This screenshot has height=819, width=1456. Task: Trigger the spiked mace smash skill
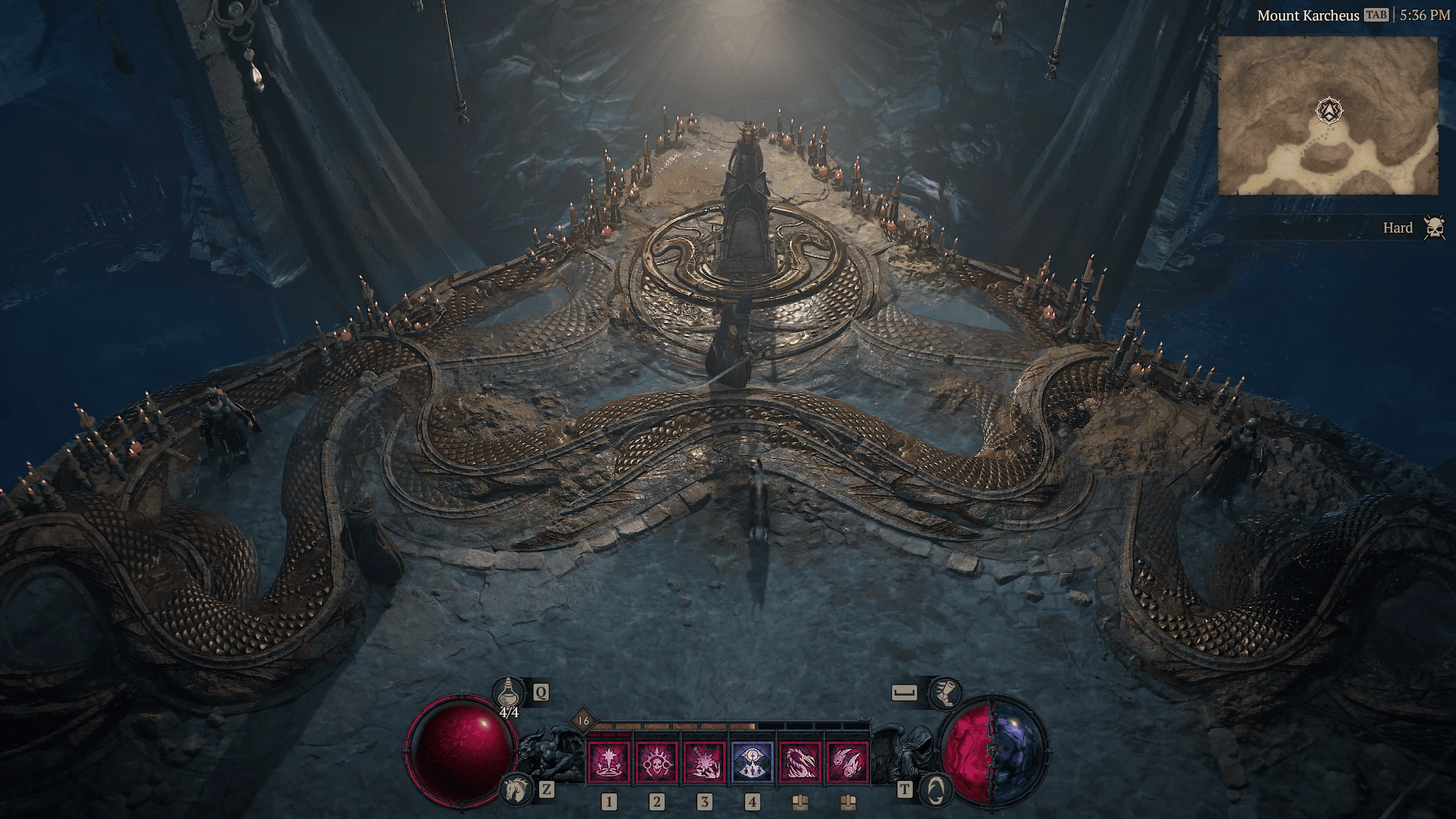(704, 762)
